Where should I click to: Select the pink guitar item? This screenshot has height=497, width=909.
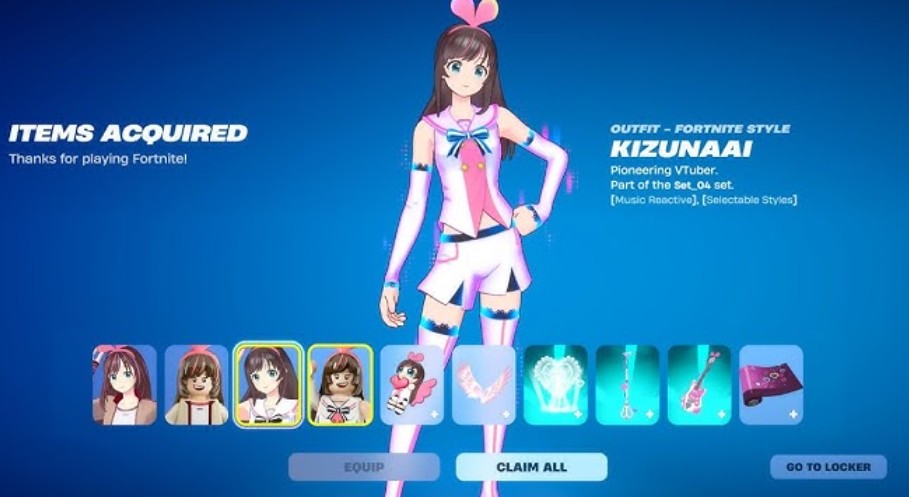point(700,385)
